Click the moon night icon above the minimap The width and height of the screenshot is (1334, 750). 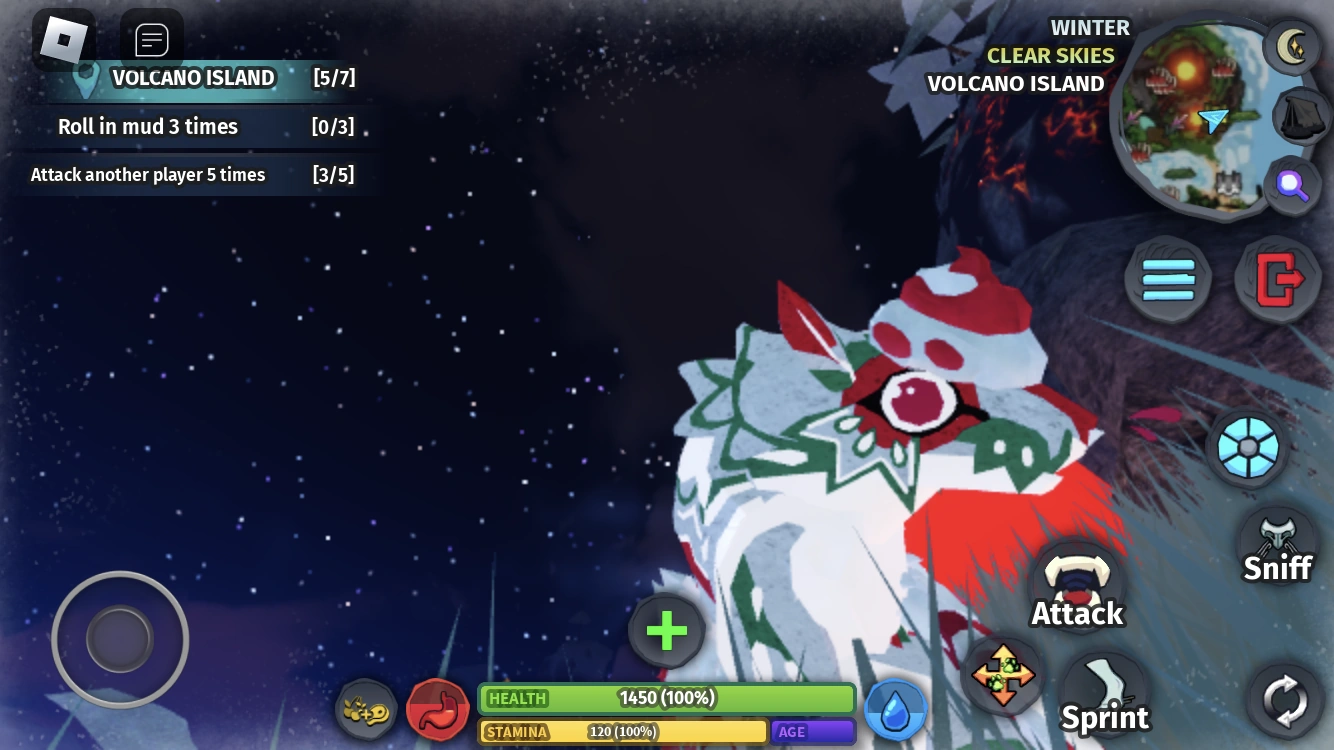(x=1293, y=46)
